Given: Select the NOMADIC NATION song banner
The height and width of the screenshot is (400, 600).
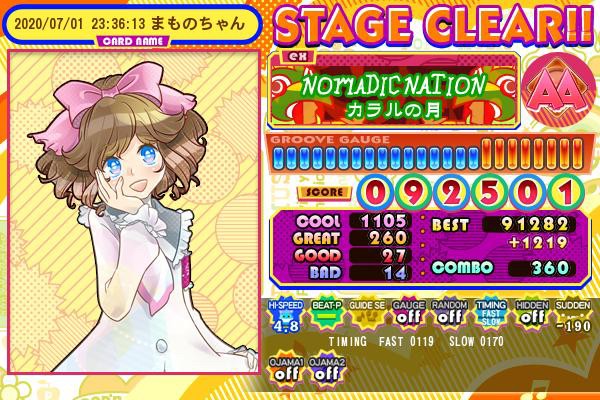Looking at the screenshot, I should tap(393, 91).
